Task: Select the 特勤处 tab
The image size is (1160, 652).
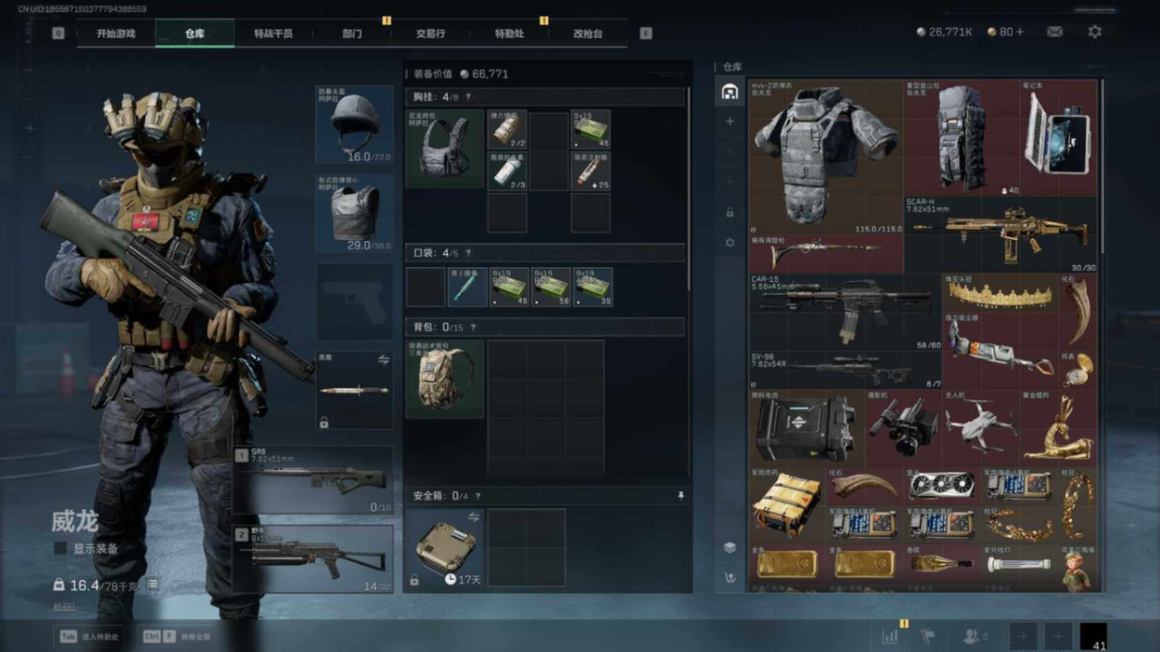Action: tap(509, 34)
